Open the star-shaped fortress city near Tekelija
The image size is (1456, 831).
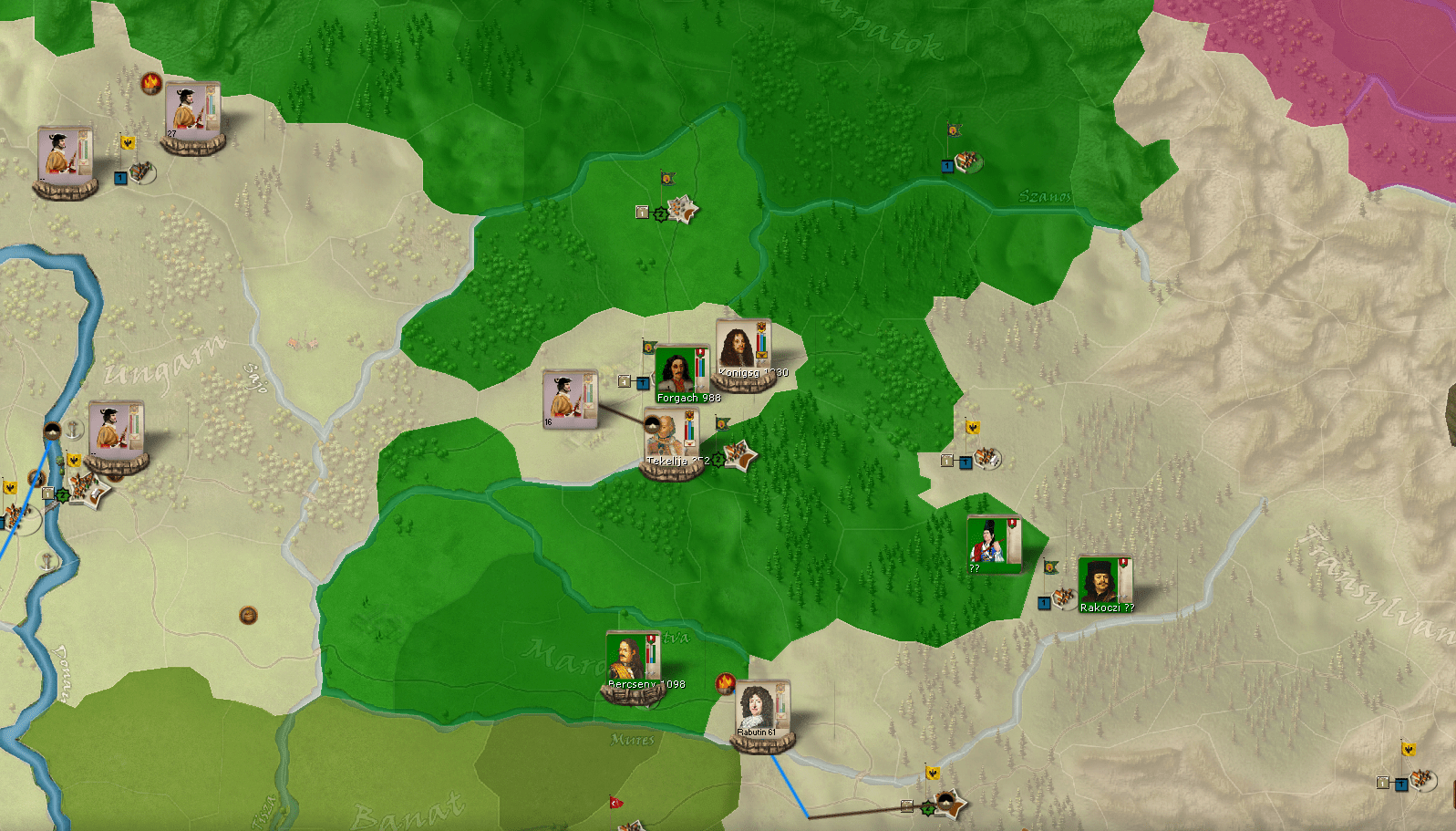click(740, 455)
